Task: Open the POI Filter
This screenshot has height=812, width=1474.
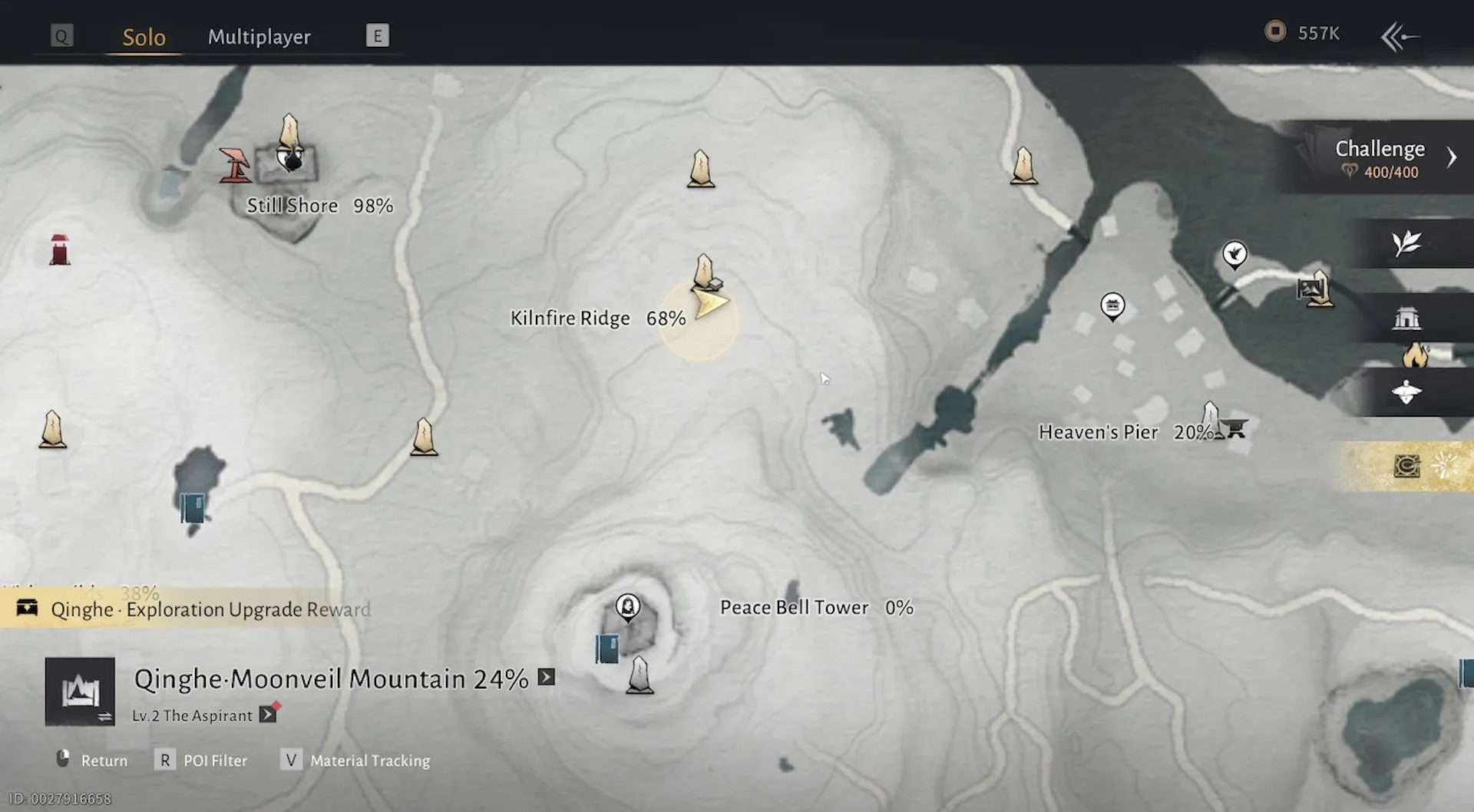Action: click(203, 761)
